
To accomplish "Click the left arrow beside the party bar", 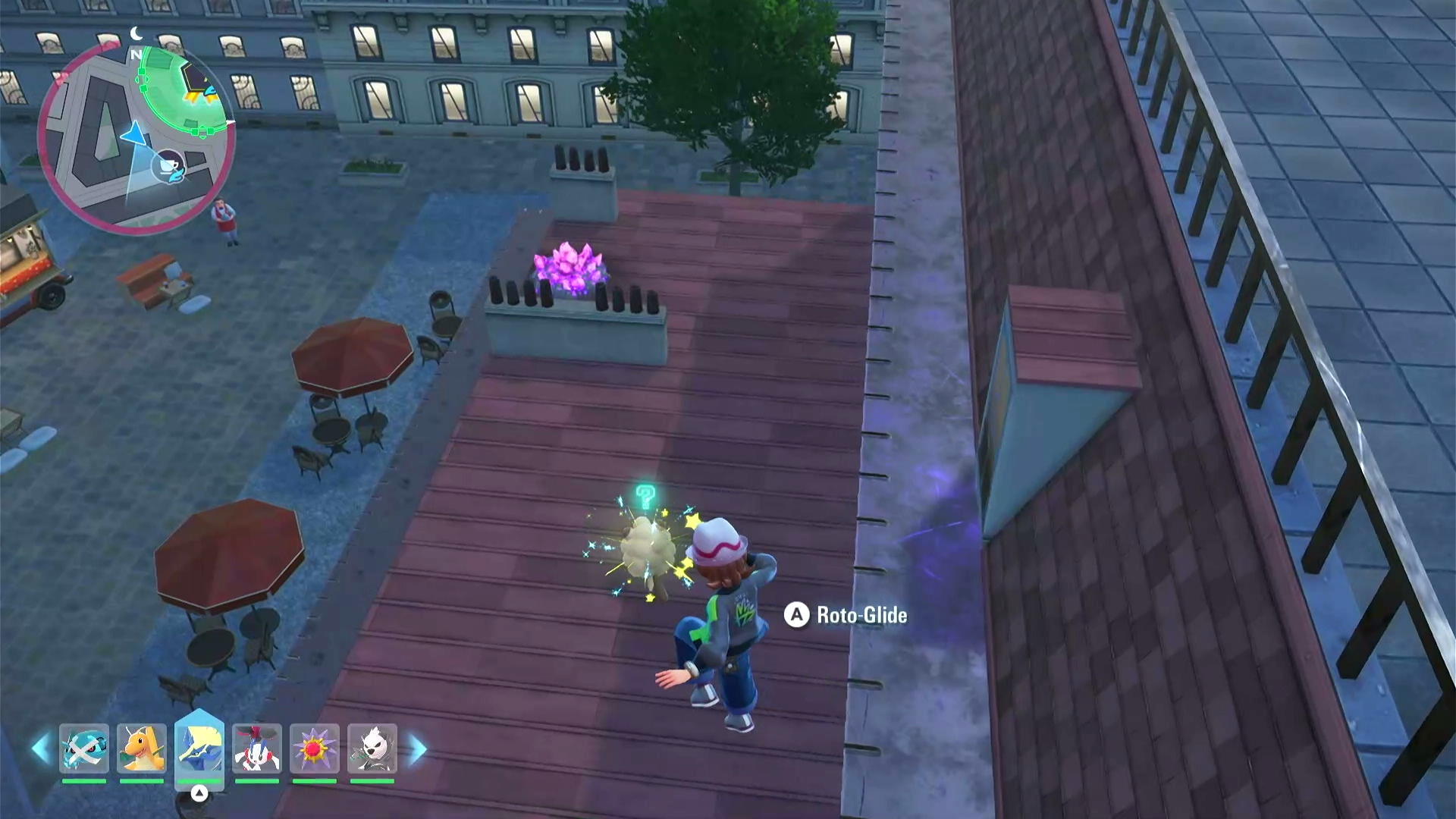I will (x=40, y=748).
